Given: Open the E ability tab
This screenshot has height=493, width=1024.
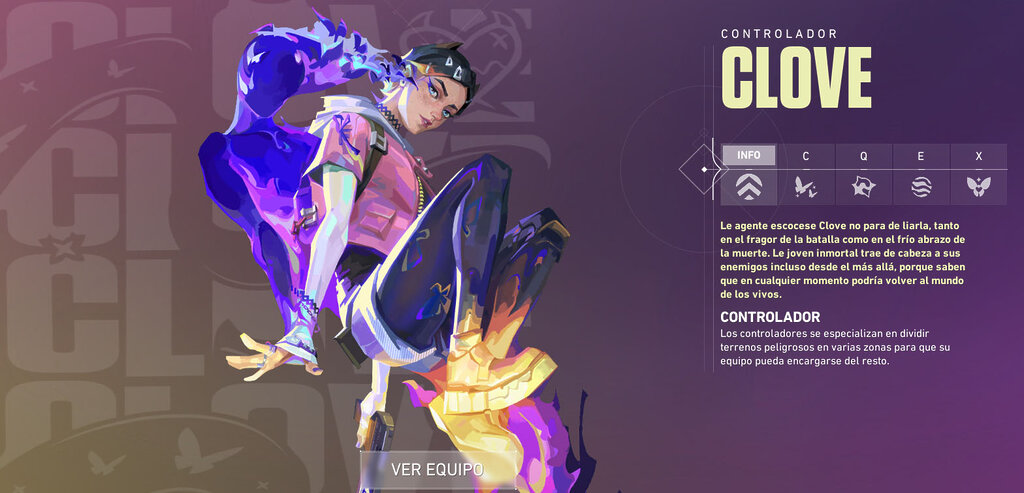Looking at the screenshot, I should (x=920, y=156).
